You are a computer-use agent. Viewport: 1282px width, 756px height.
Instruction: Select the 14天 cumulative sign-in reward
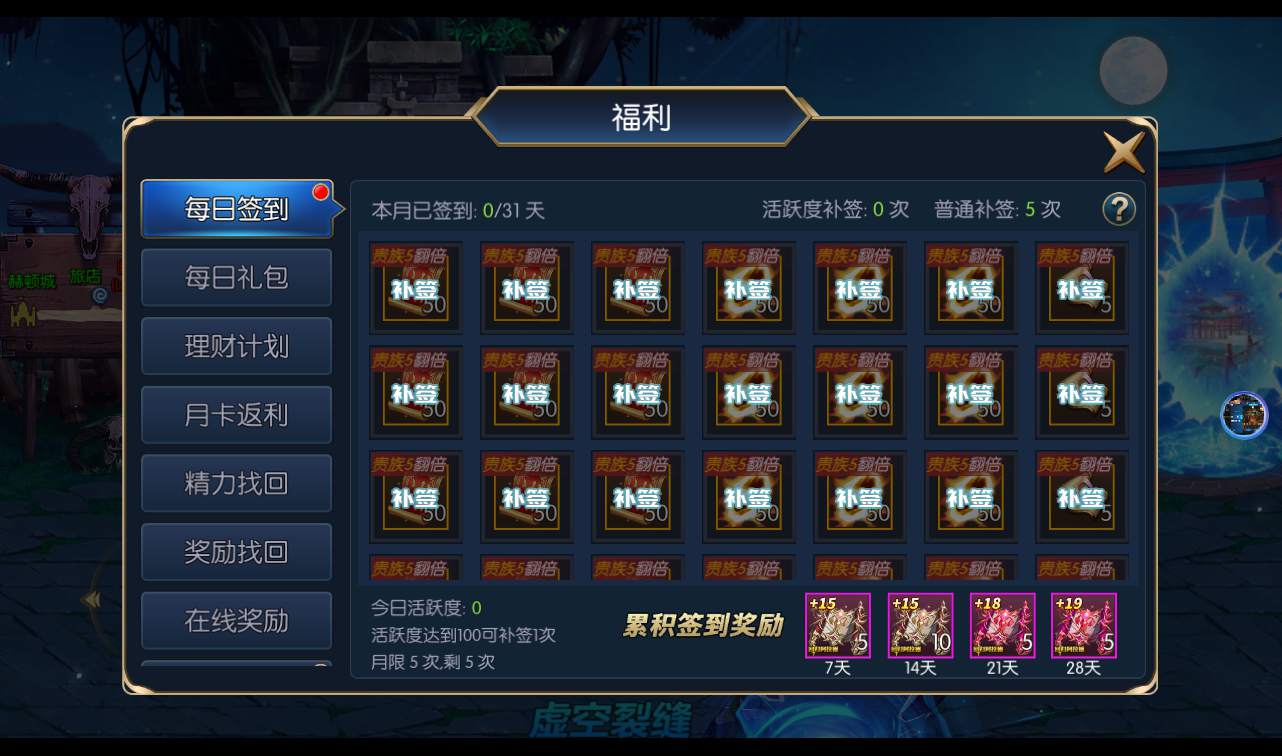920,626
